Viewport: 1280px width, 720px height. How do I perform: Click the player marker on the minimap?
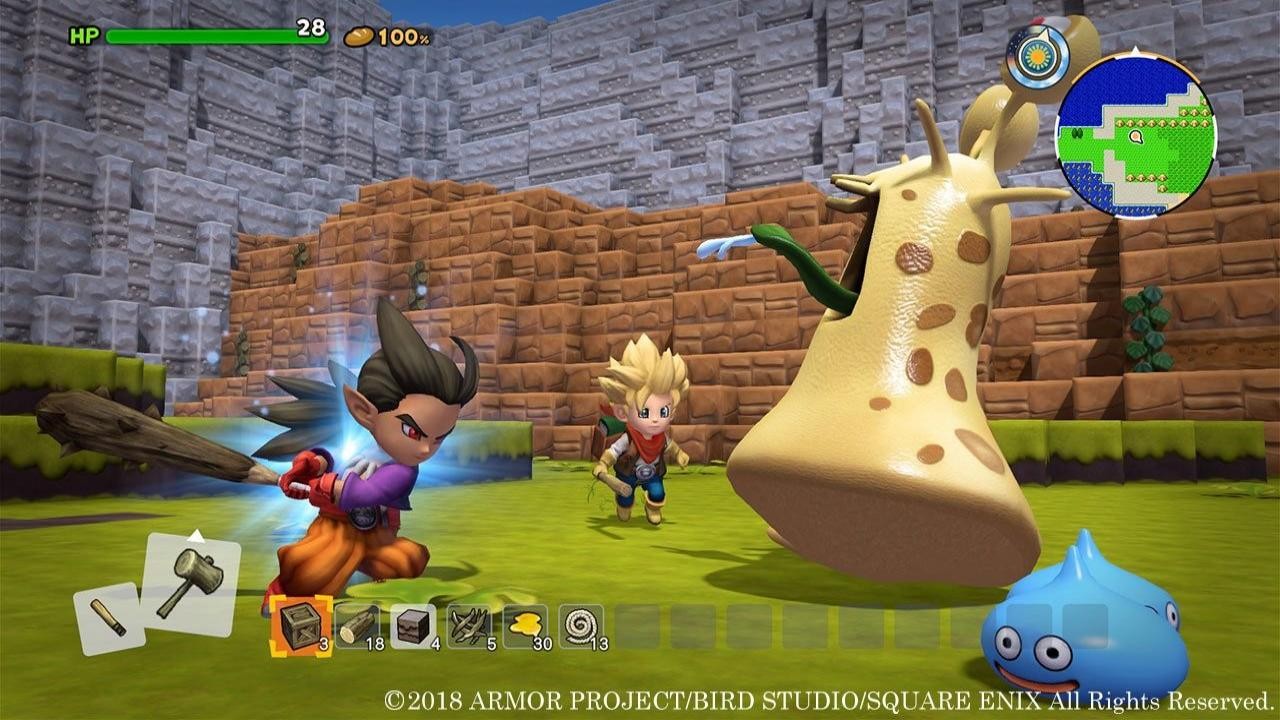pos(1135,135)
